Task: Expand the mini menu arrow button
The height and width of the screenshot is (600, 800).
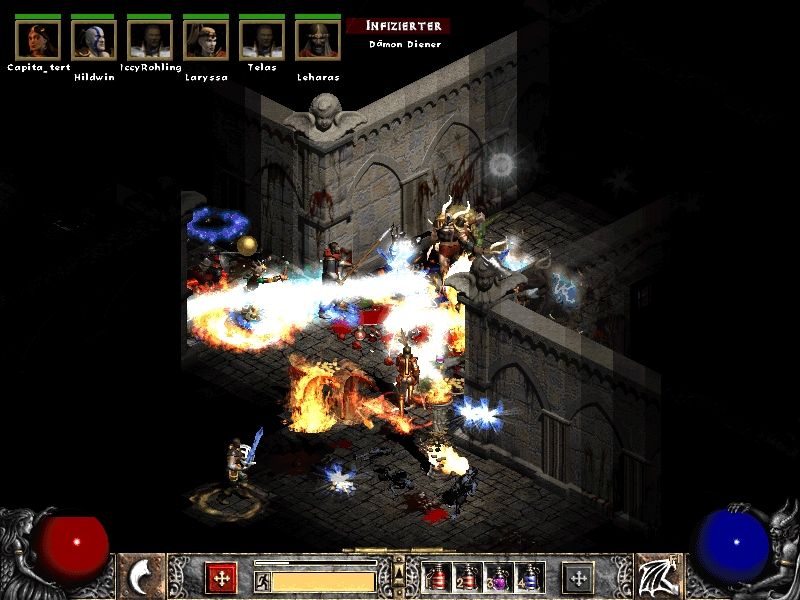Action: (x=400, y=572)
